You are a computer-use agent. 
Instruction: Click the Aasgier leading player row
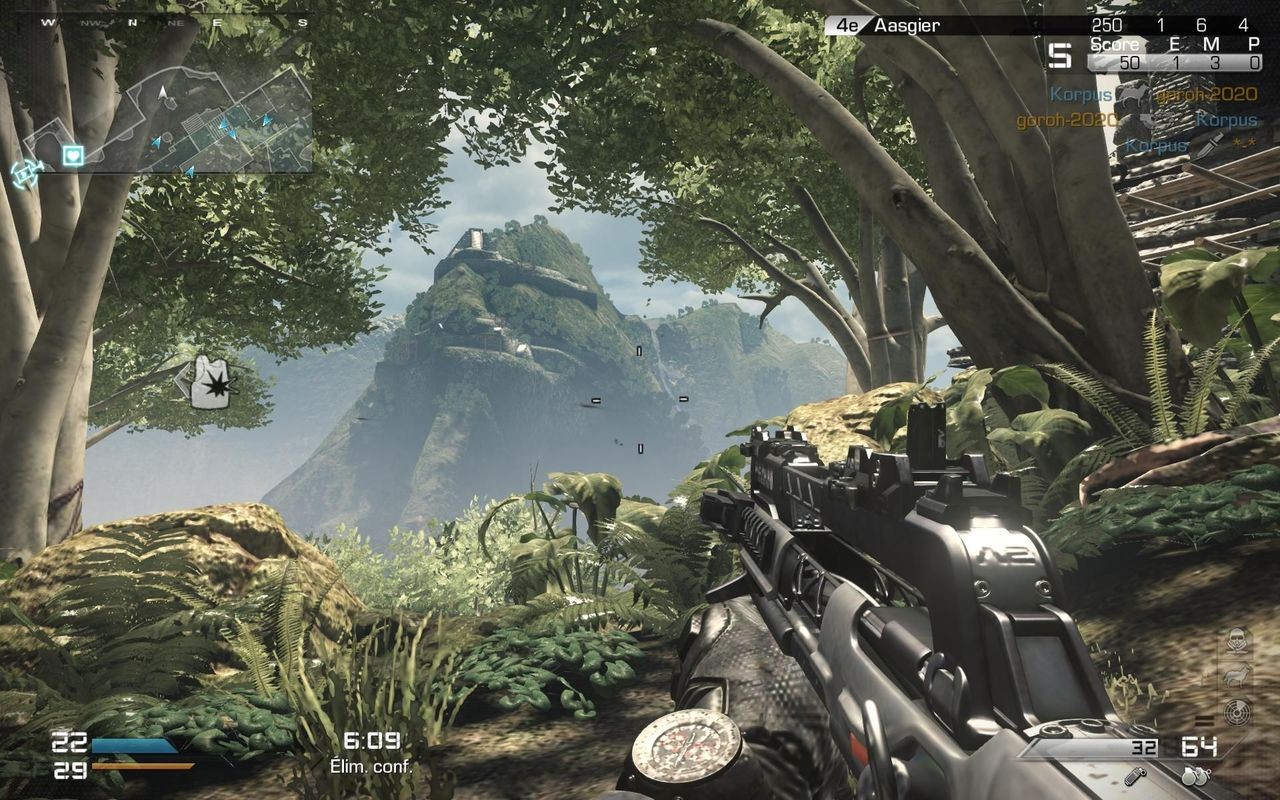(1040, 25)
